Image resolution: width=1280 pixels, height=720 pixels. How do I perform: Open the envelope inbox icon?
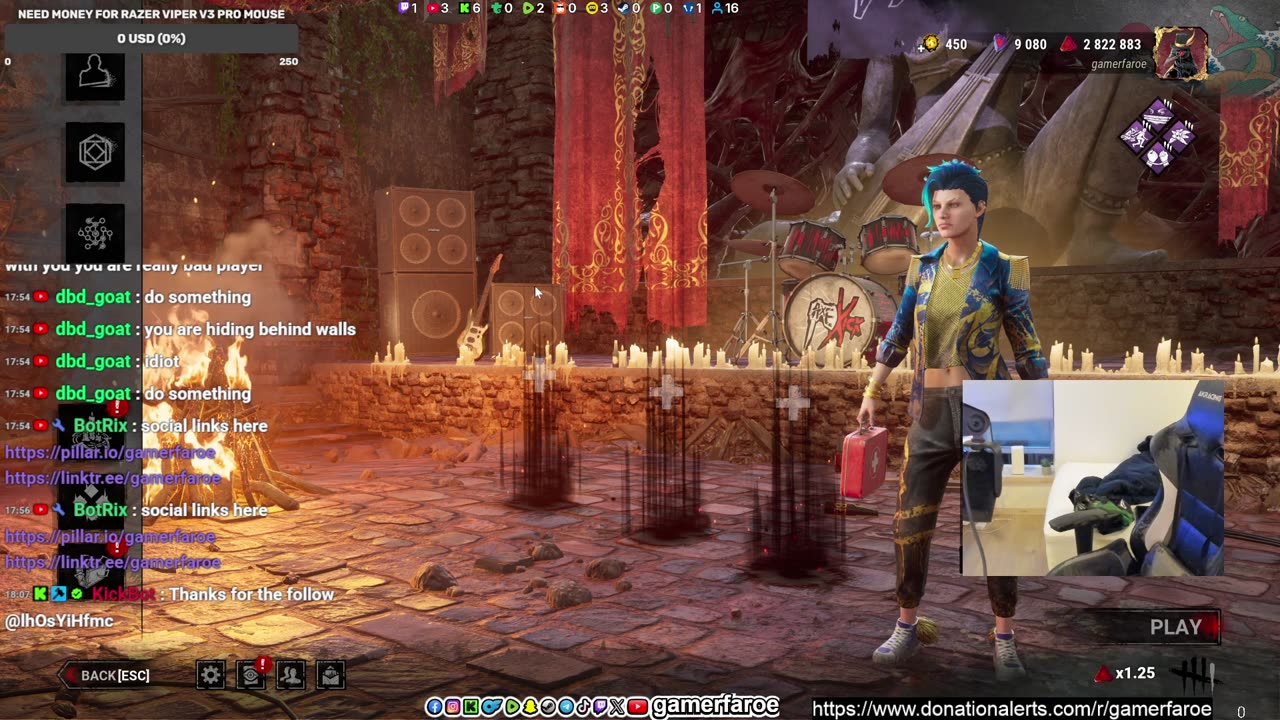click(330, 675)
